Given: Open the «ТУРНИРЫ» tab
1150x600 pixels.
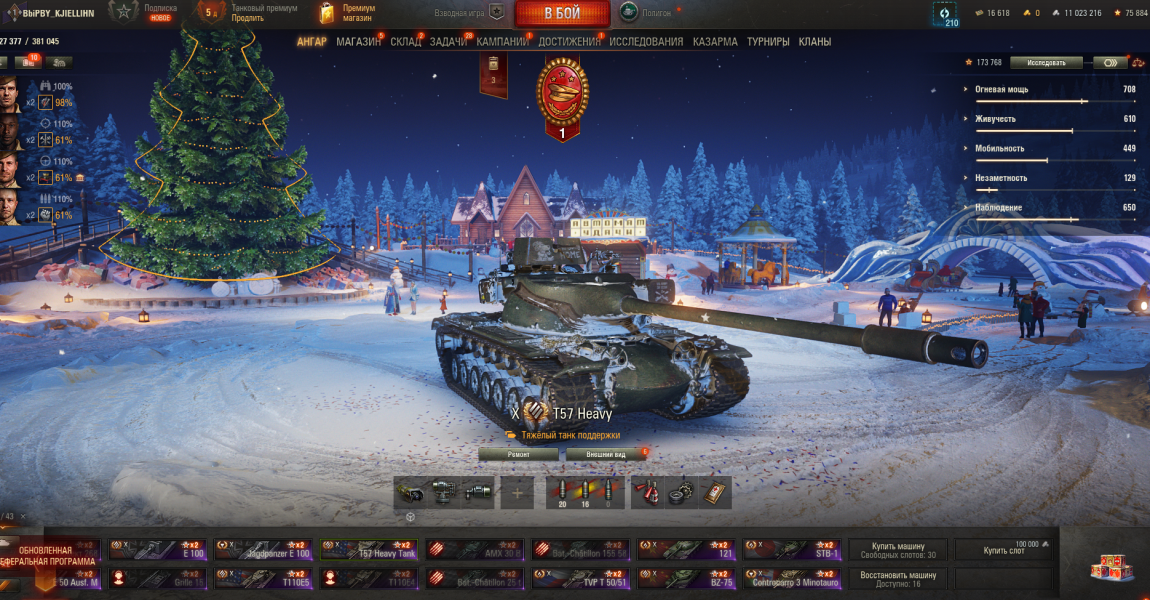Looking at the screenshot, I should pyautogui.click(x=768, y=42).
